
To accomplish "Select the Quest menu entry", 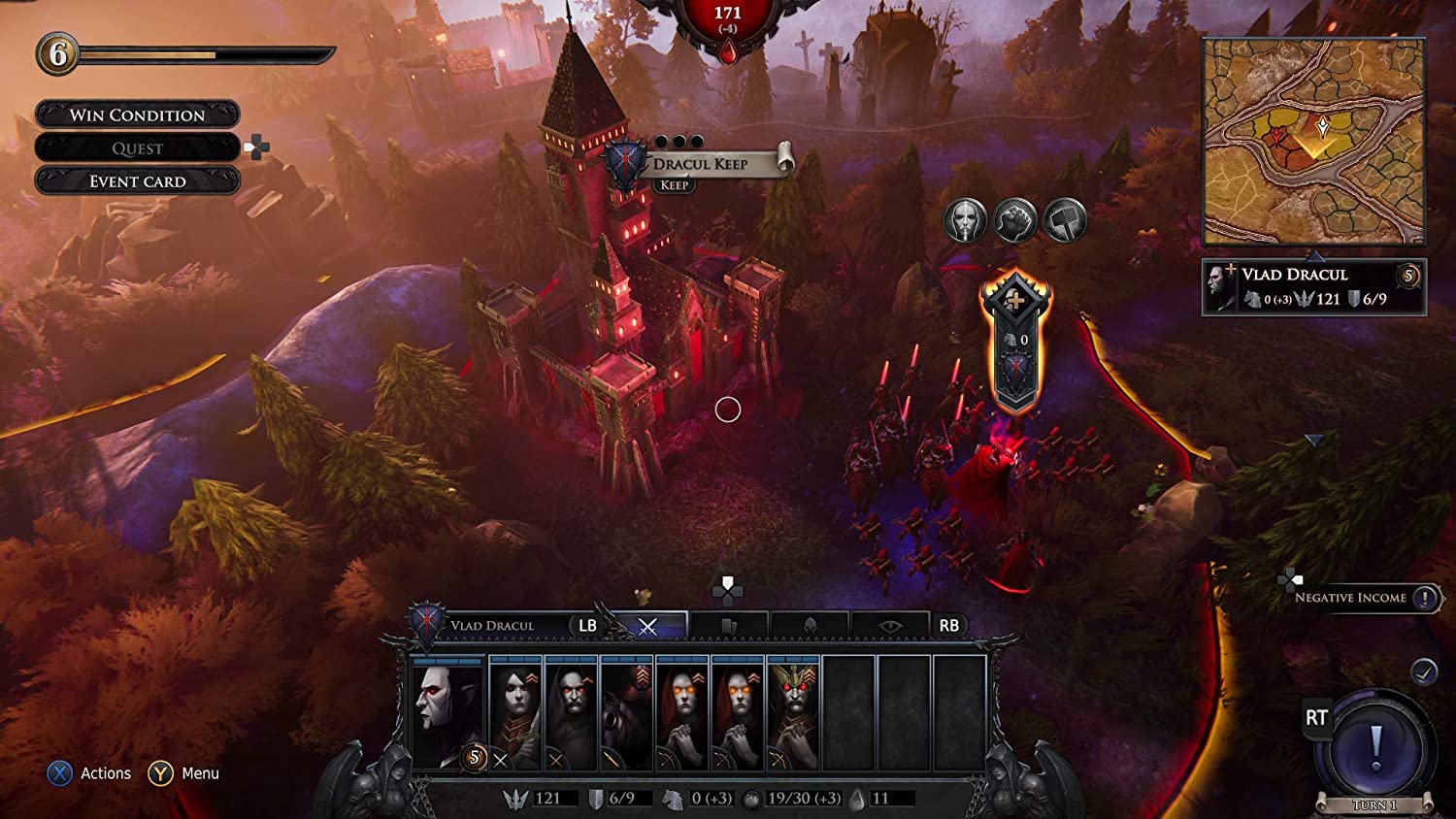I will coord(136,147).
